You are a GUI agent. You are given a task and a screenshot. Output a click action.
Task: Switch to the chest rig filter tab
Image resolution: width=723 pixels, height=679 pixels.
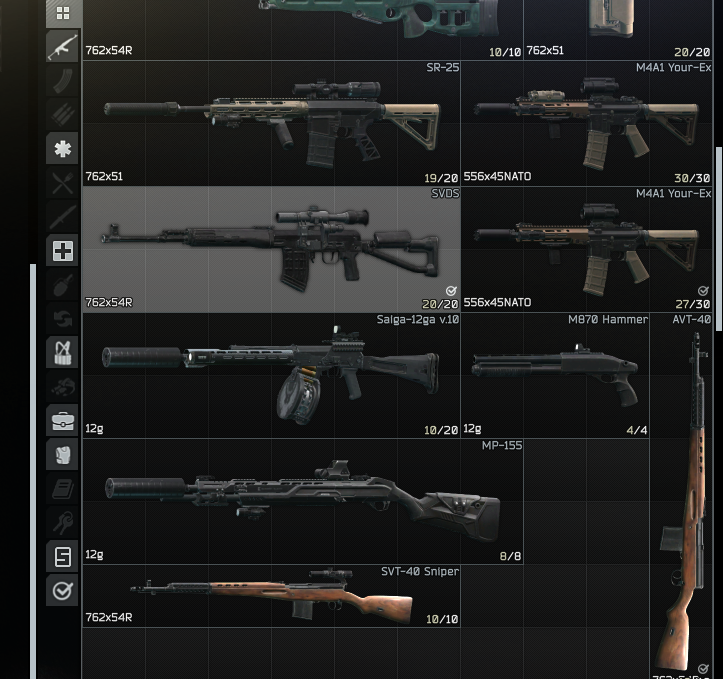[62, 352]
